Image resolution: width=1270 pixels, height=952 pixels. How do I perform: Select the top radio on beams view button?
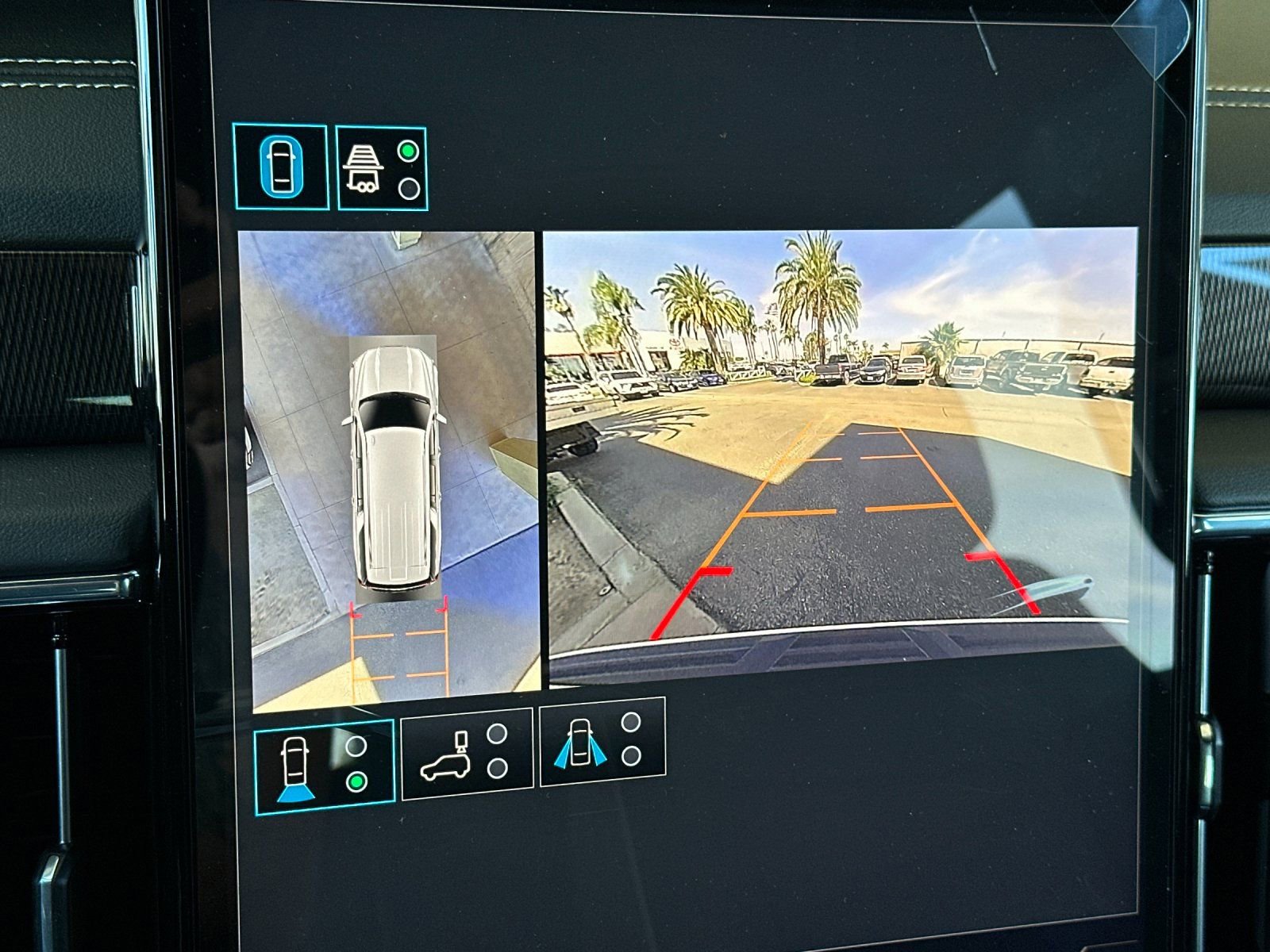(x=631, y=724)
